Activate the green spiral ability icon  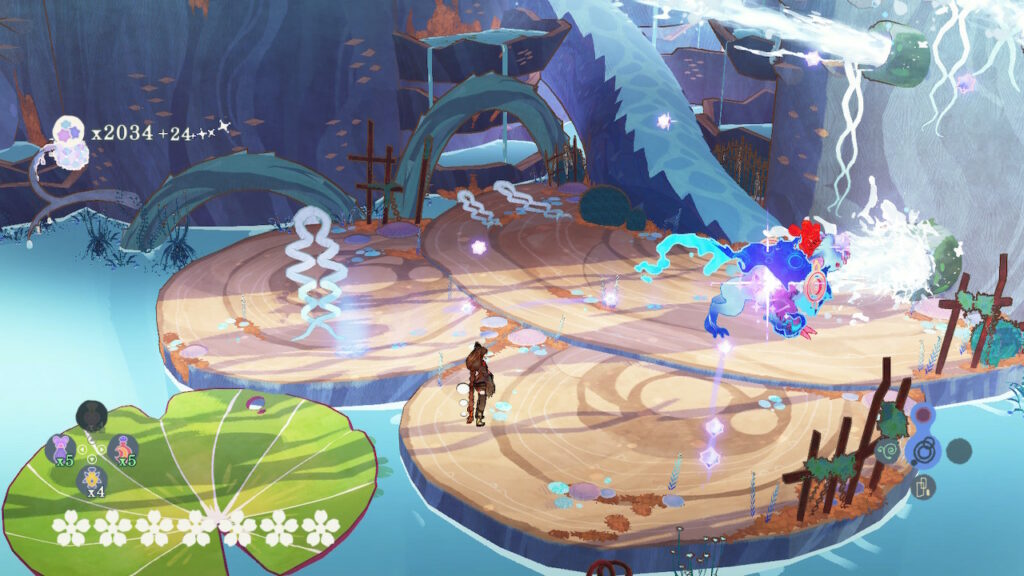pos(887,451)
